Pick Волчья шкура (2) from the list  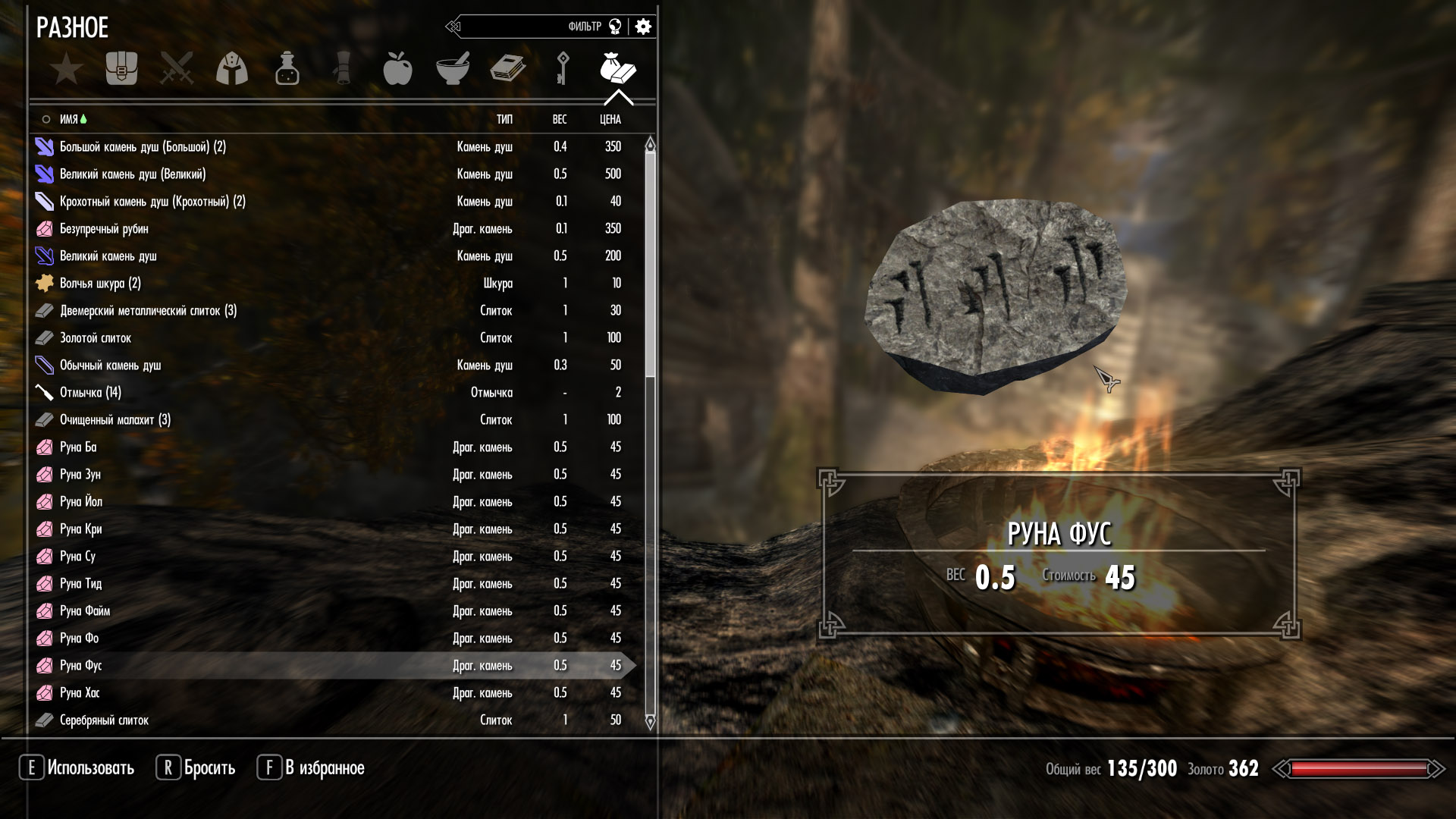click(100, 284)
